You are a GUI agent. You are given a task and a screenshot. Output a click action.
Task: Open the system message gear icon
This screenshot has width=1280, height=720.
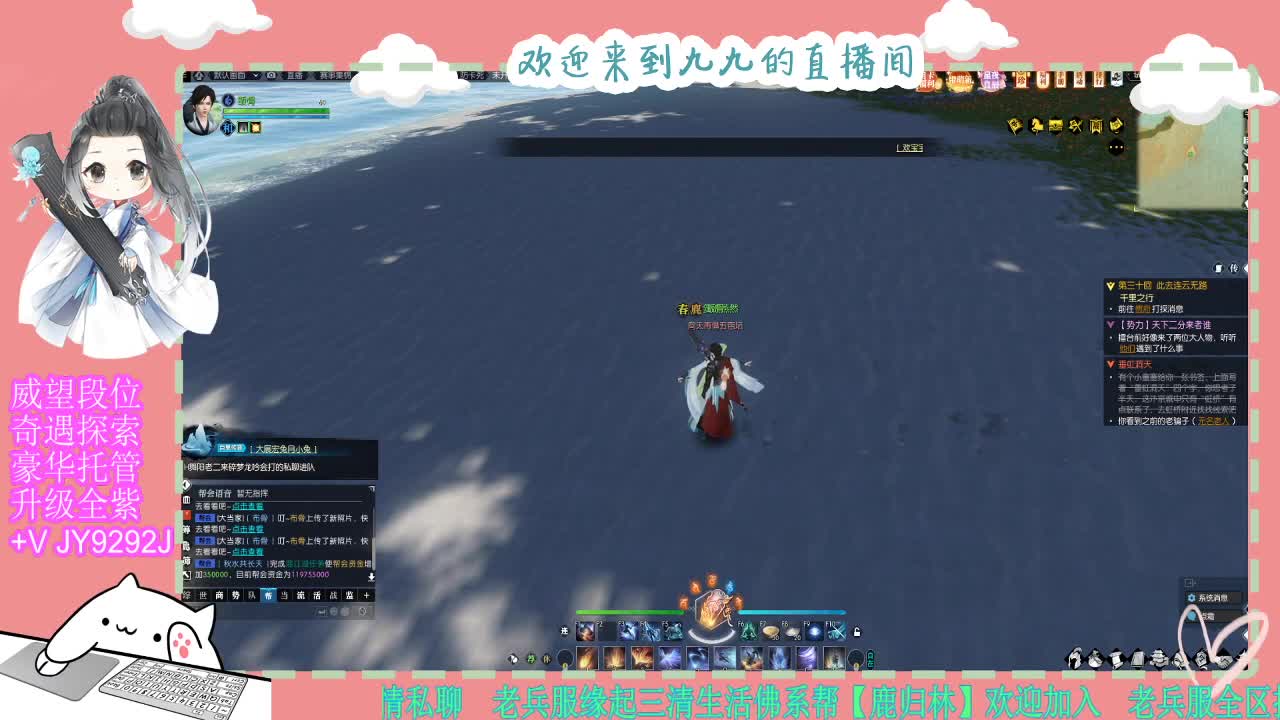(1192, 598)
